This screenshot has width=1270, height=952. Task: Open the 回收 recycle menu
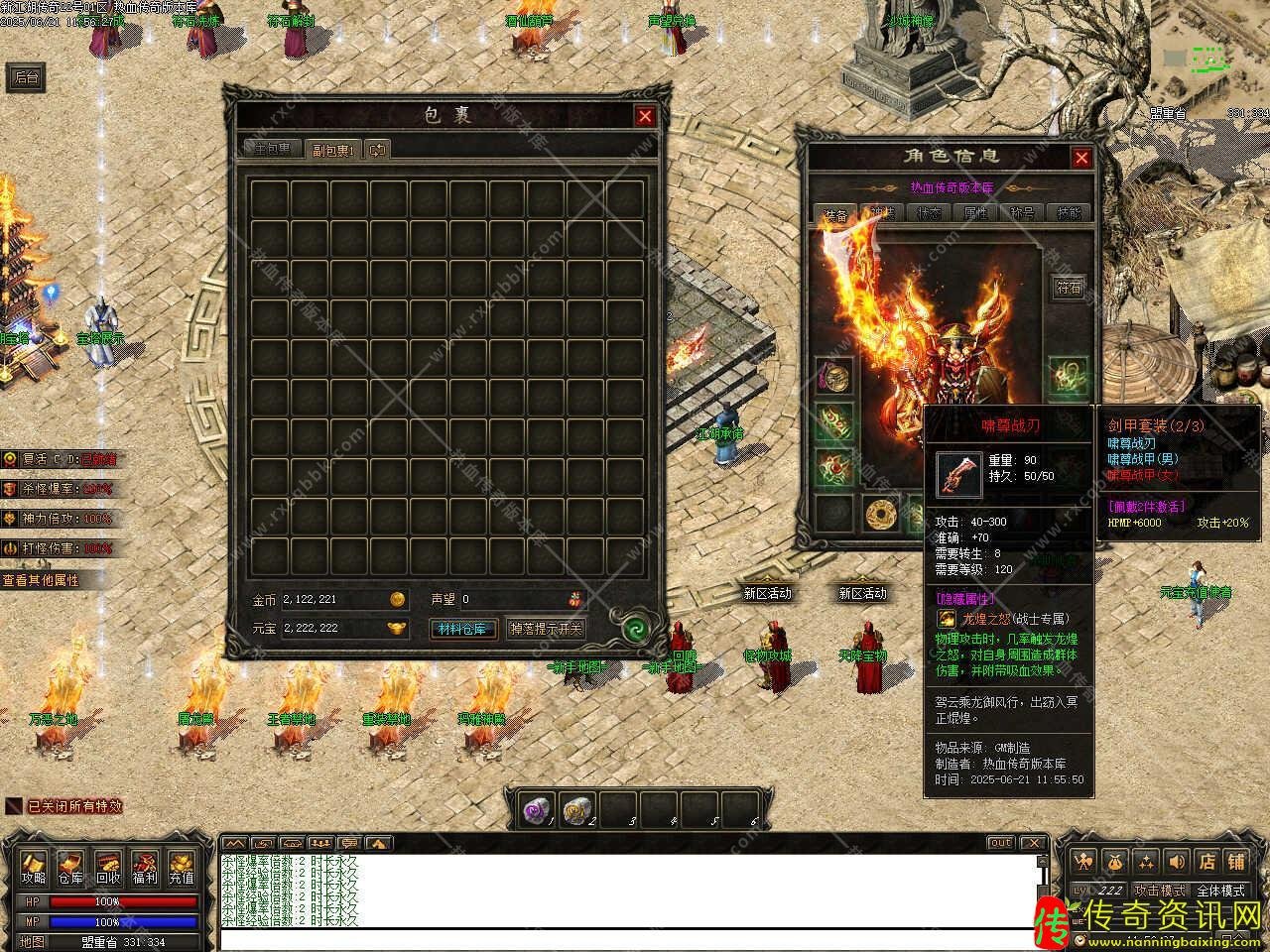107,868
